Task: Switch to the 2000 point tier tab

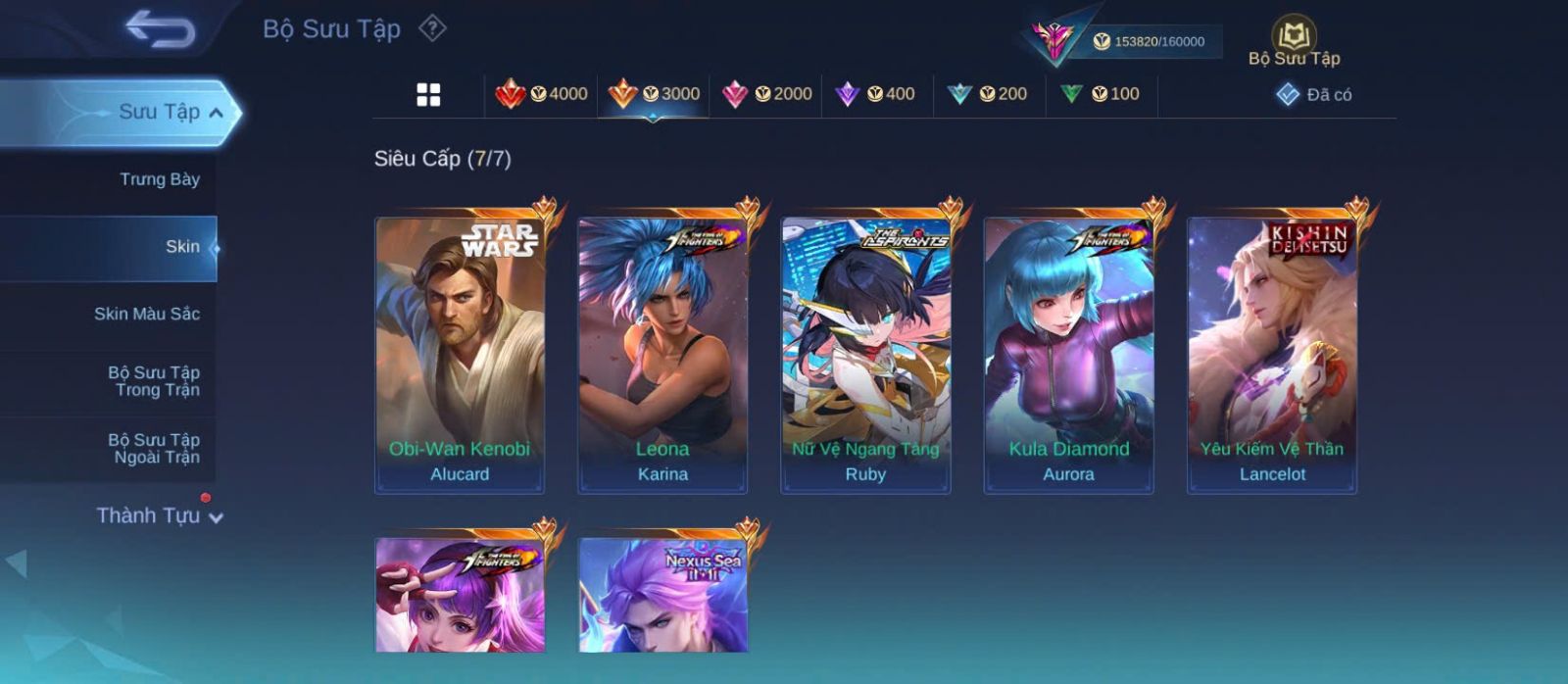Action: click(766, 94)
